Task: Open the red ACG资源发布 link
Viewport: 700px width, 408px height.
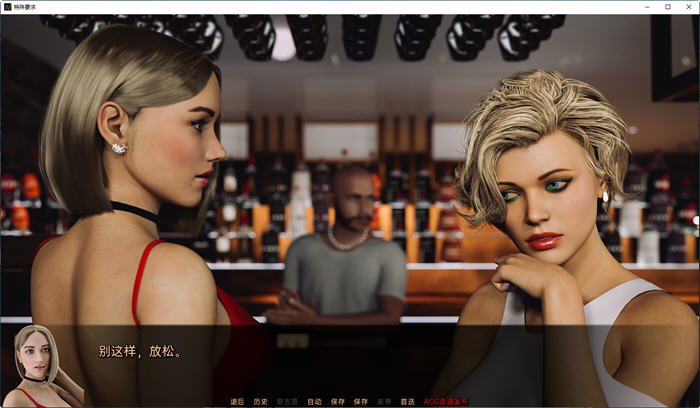Action: coord(446,401)
